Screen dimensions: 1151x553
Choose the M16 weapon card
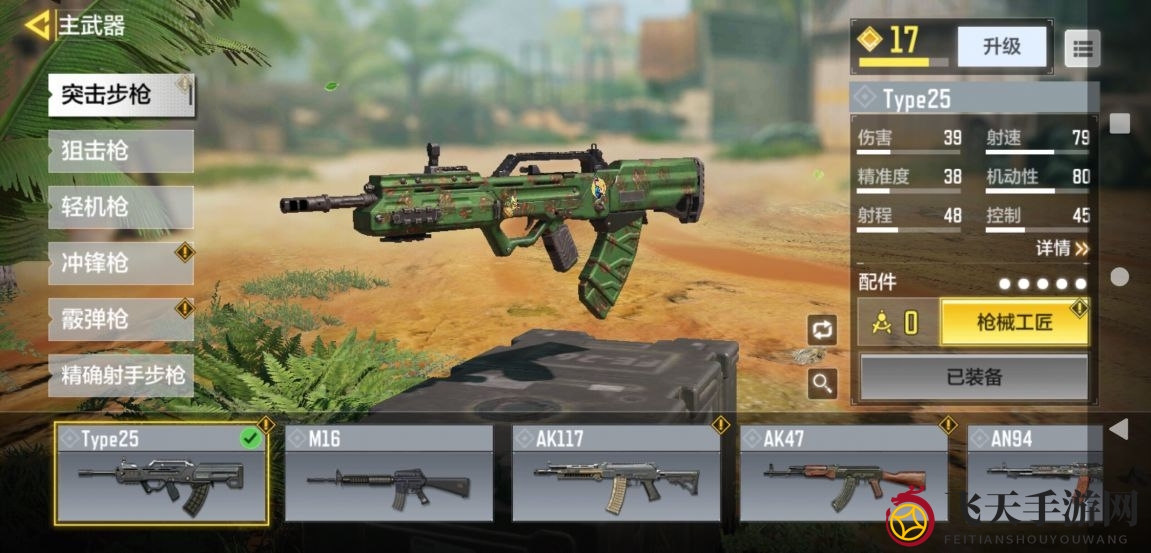(x=389, y=473)
